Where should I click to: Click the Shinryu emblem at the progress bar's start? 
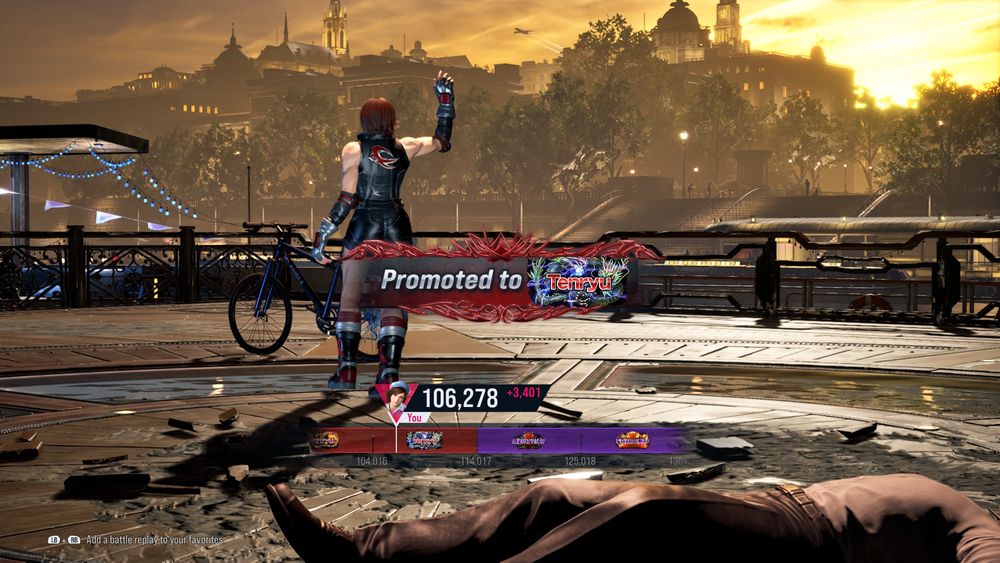coord(324,440)
